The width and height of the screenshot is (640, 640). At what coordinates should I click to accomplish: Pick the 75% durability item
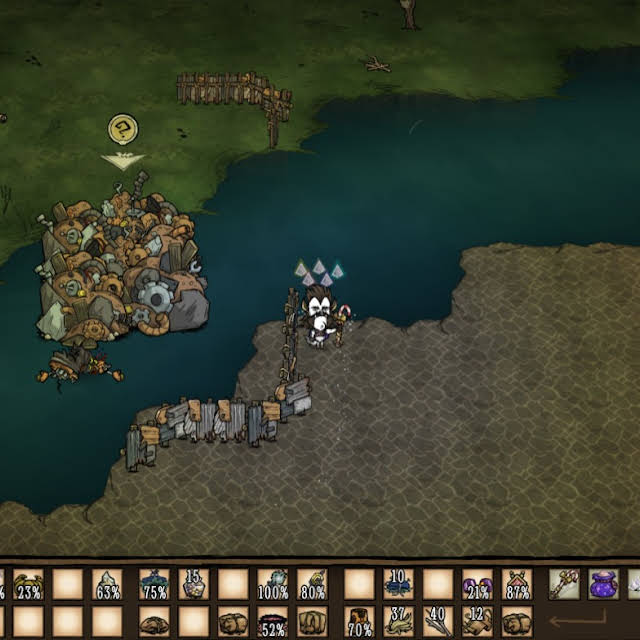coord(154,584)
